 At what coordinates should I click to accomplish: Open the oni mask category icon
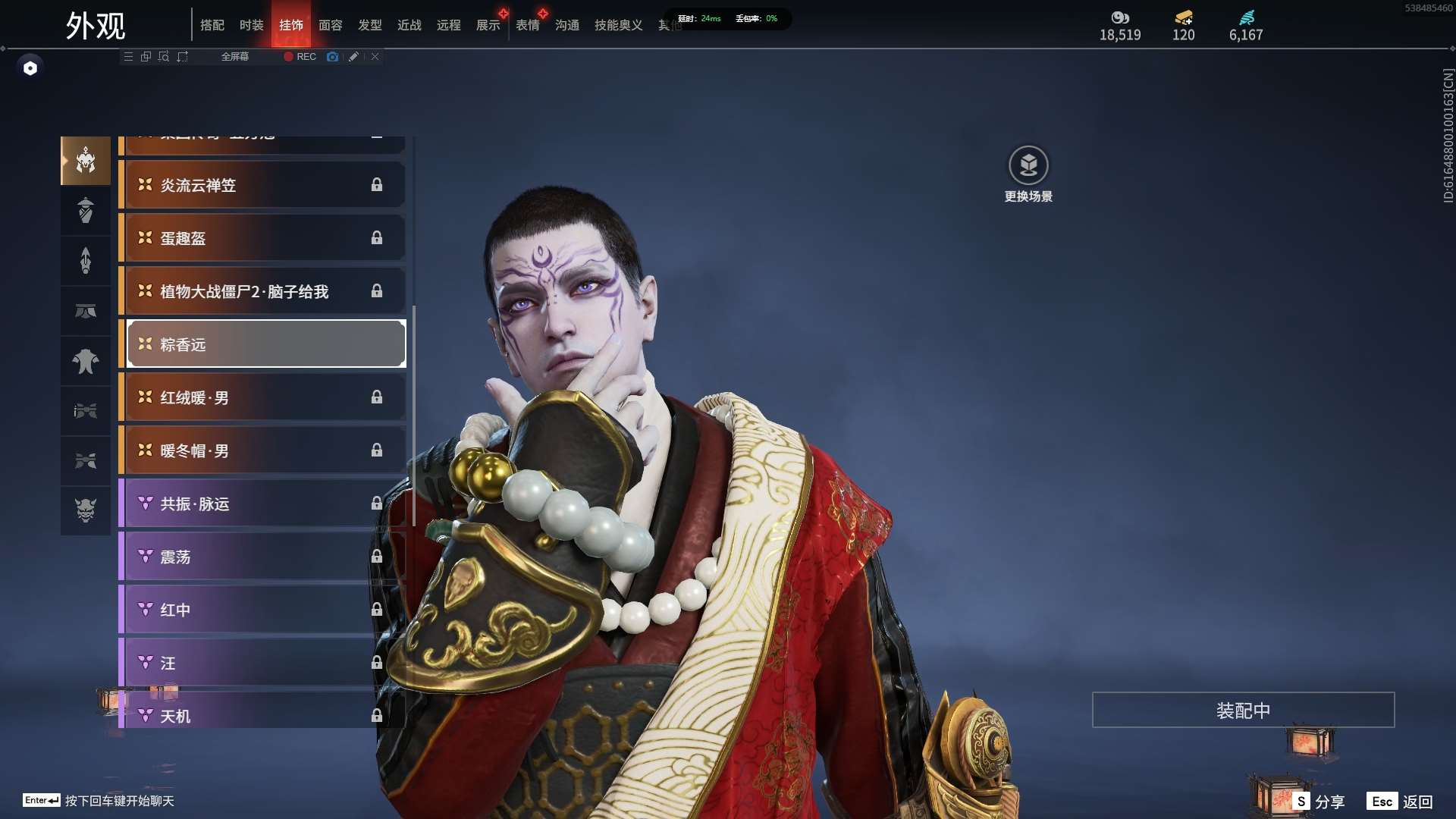click(86, 510)
